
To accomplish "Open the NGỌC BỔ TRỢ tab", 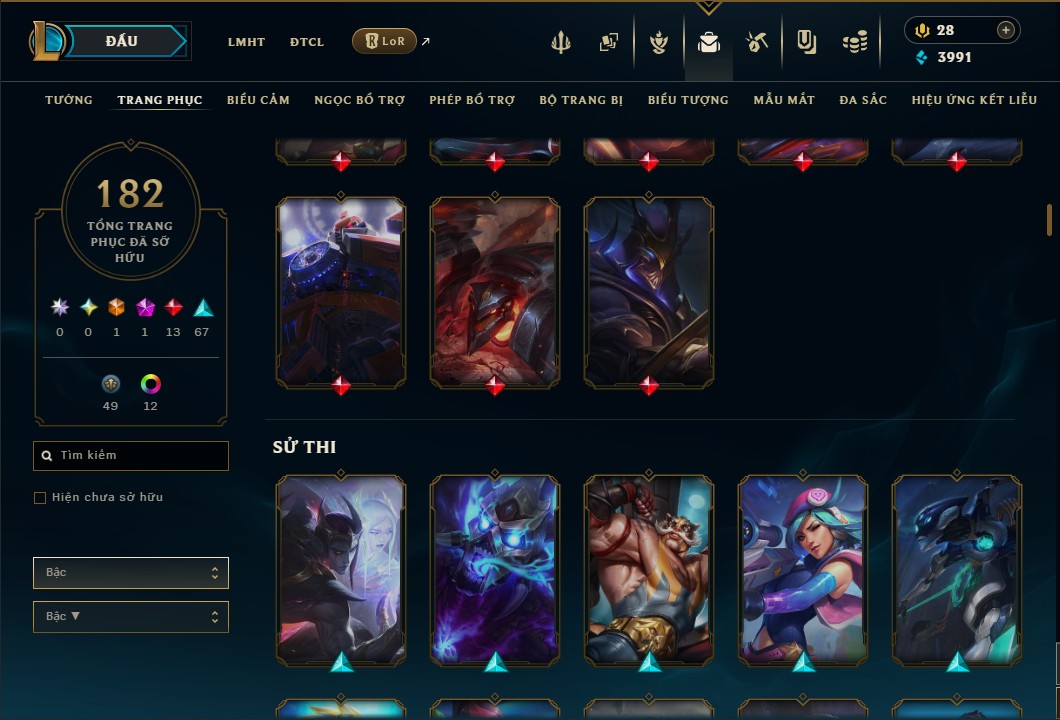I will click(x=359, y=100).
